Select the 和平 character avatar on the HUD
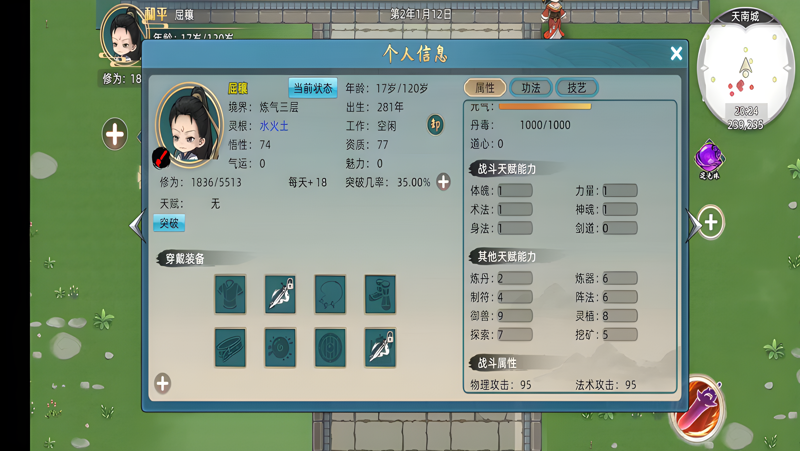Image resolution: width=800 pixels, height=451 pixels. 126,34
